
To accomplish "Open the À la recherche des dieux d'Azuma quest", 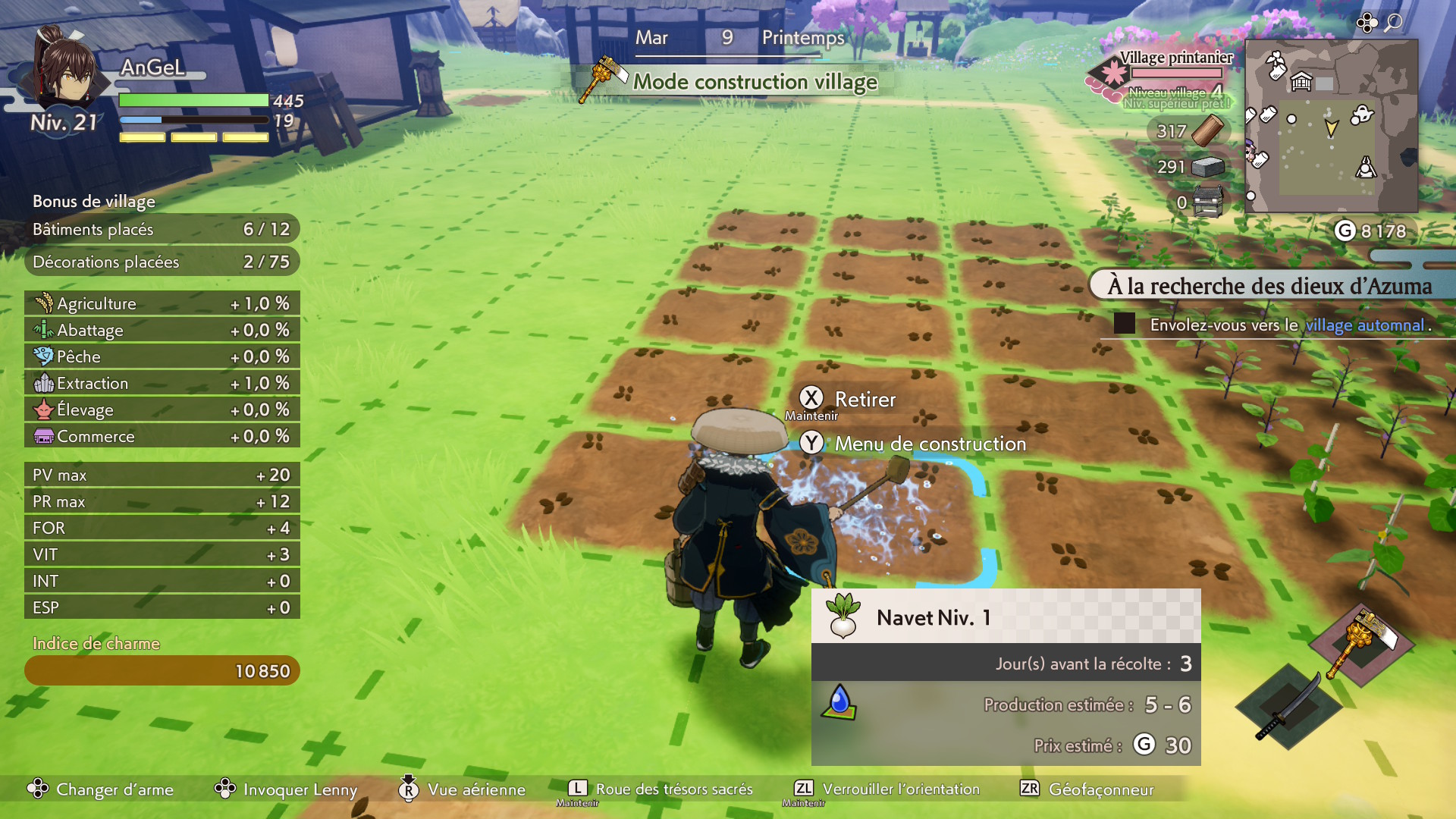I will (1269, 286).
